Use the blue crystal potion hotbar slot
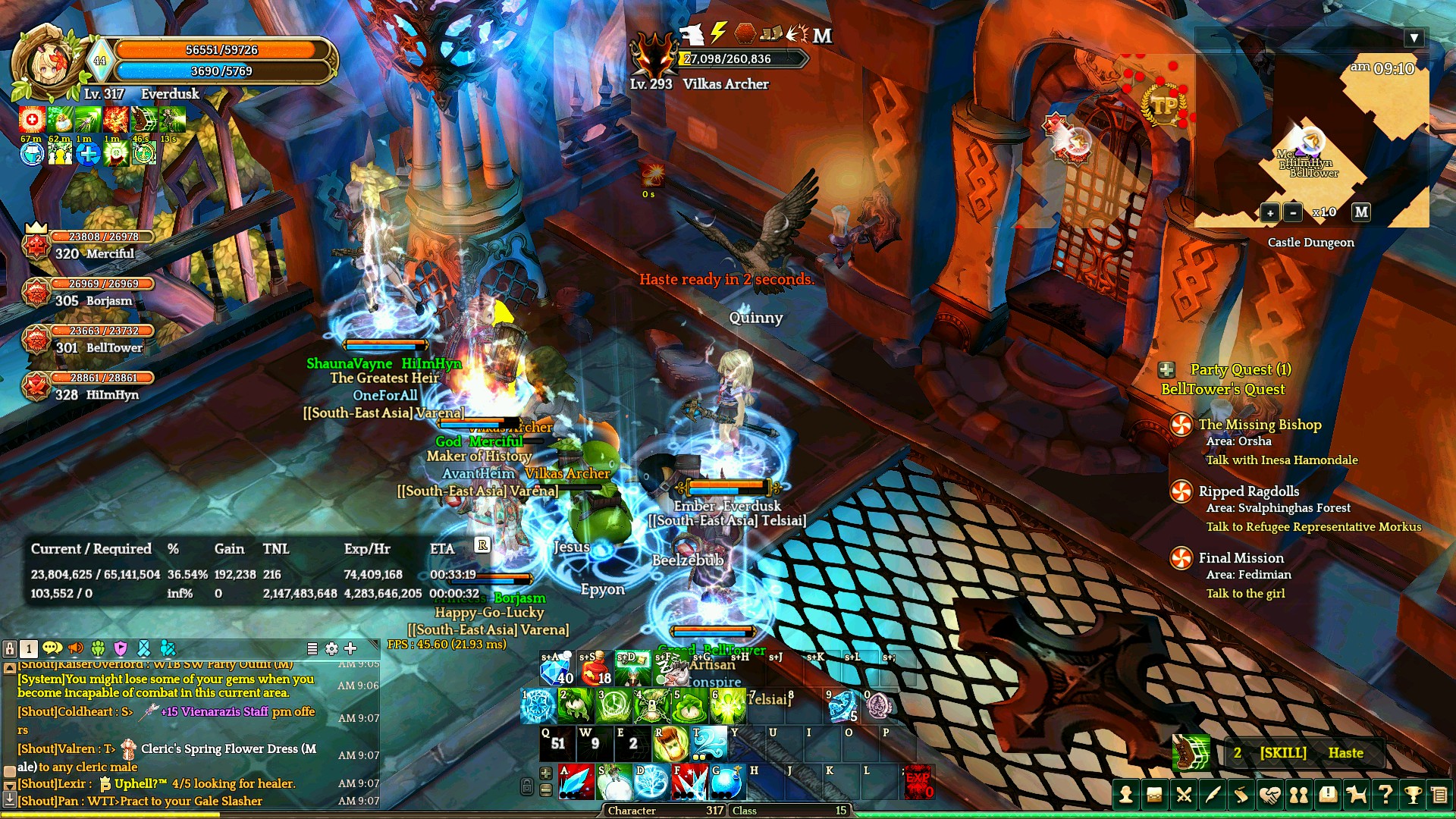 click(x=557, y=668)
